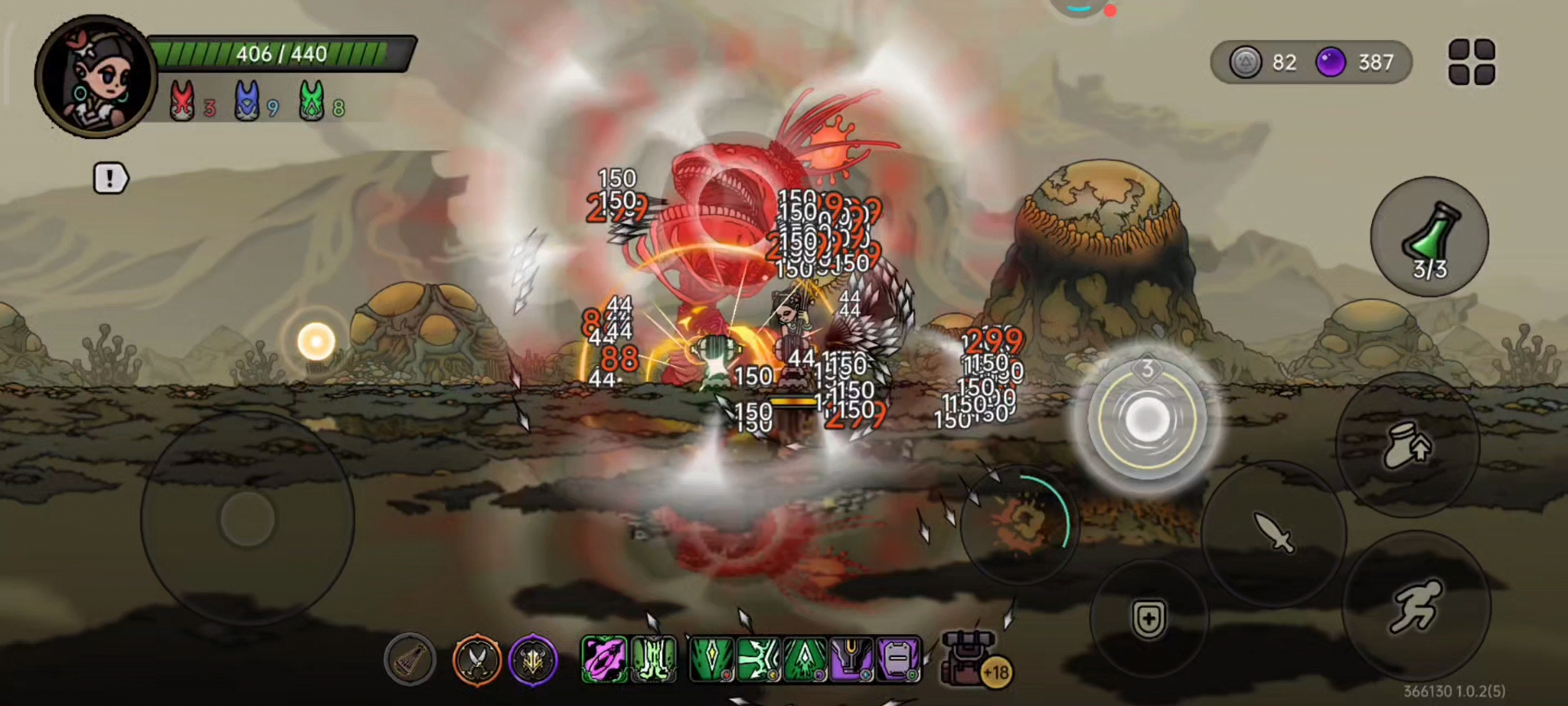Select the horned helmet slot
The image size is (1568, 706).
click(533, 659)
